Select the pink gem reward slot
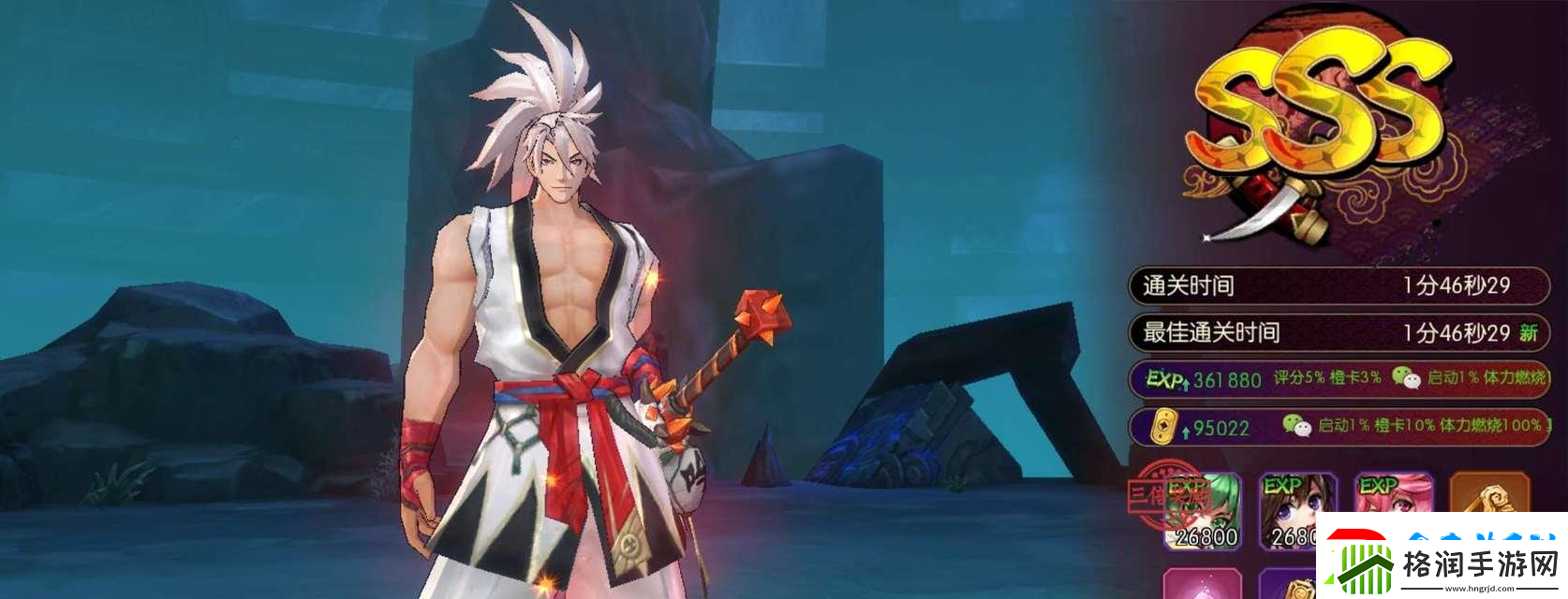The height and width of the screenshot is (599, 1568). pyautogui.click(x=1202, y=584)
